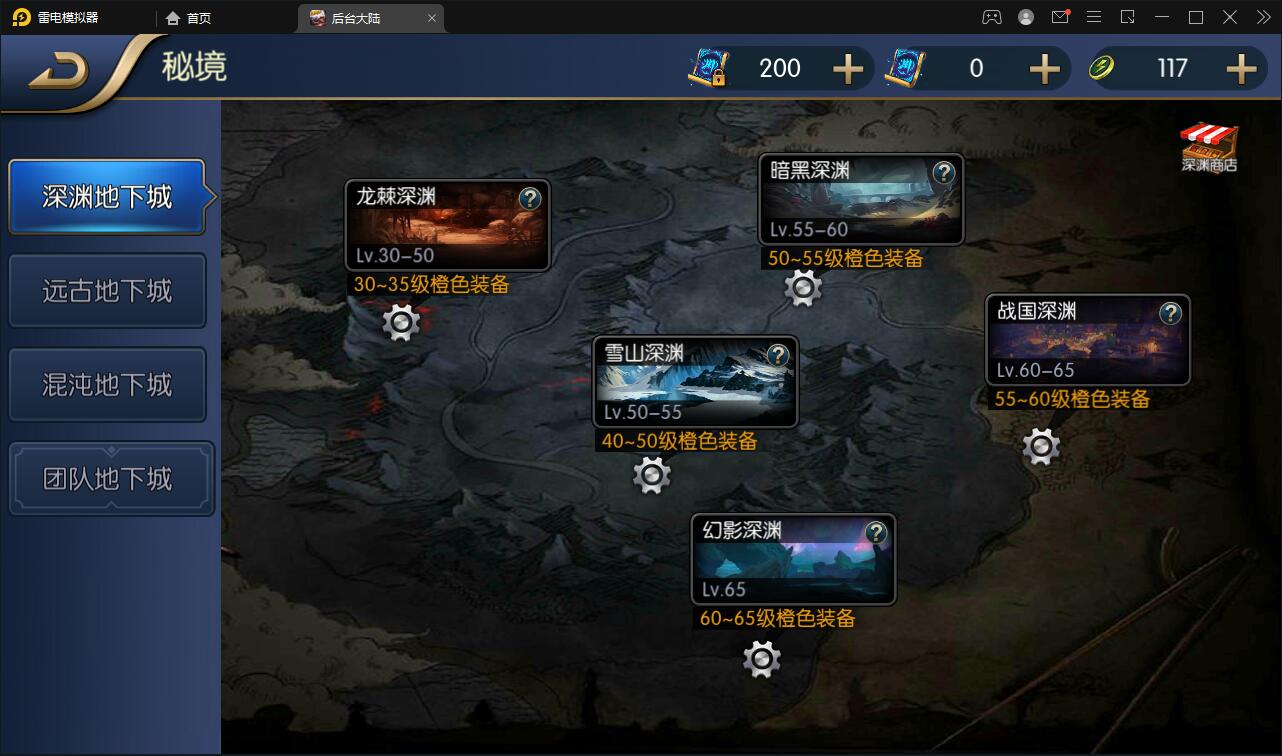1282x756 pixels.
Task: Switch to the 首页 tab
Action: click(190, 17)
